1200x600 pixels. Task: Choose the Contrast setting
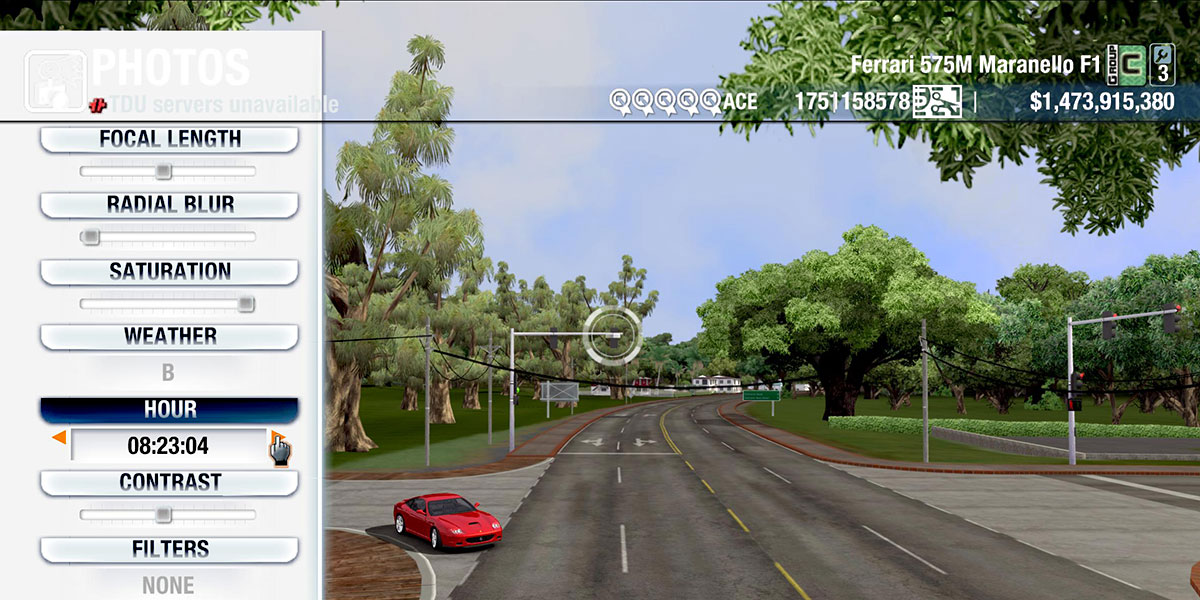[x=169, y=482]
